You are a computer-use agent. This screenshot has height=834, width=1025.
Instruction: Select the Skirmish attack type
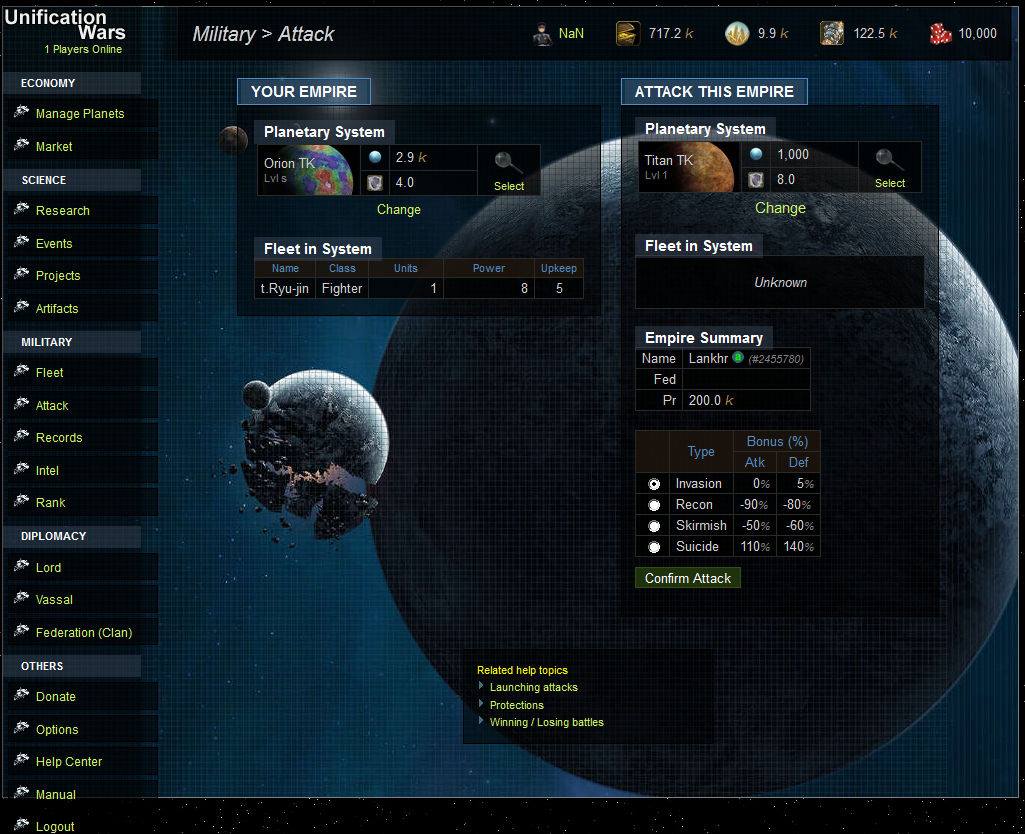(x=654, y=526)
